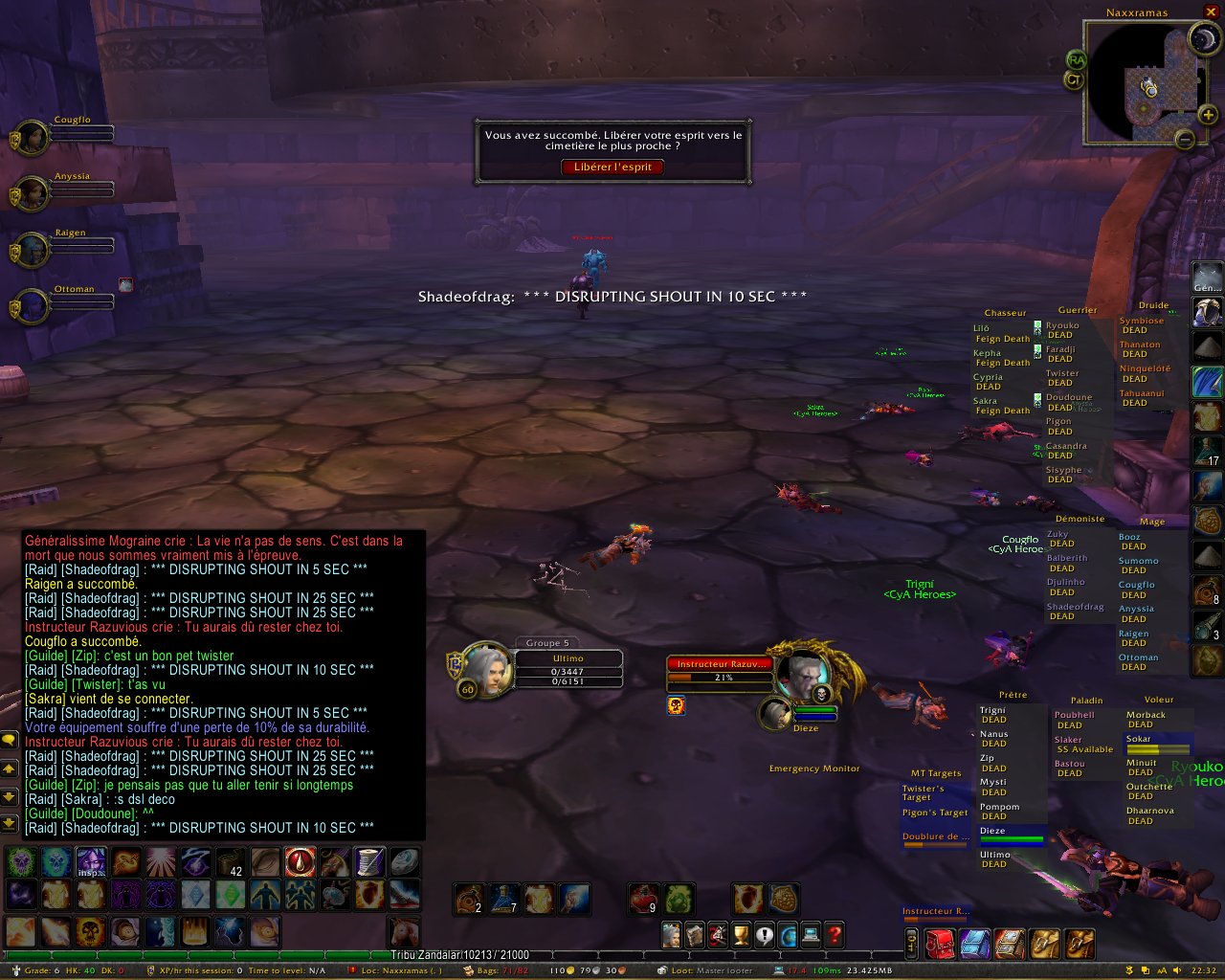The width and height of the screenshot is (1225, 980).
Task: Close the Naxxramas minimap
Action: [1211, 12]
